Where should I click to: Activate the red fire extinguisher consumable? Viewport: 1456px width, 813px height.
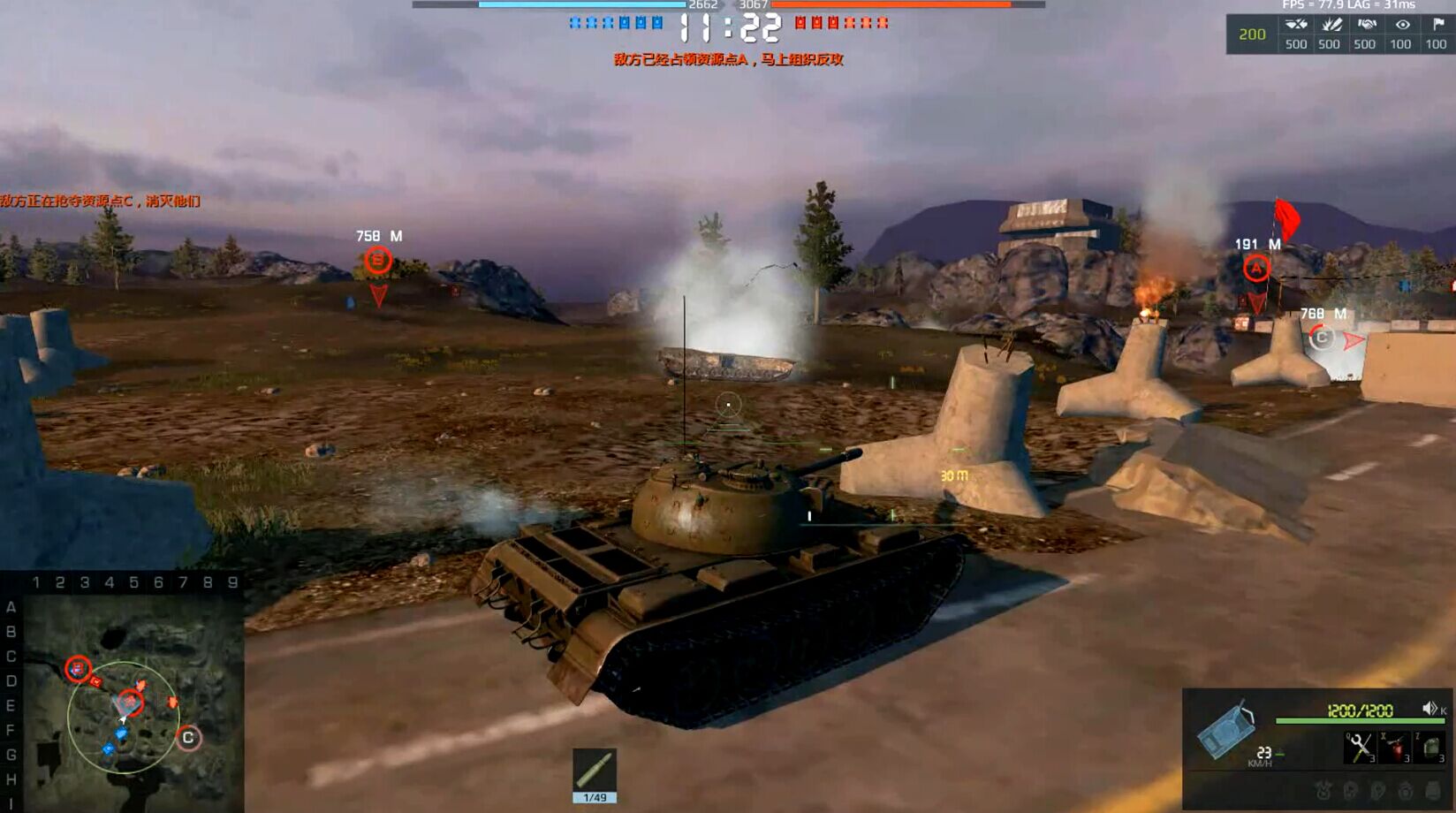(x=1396, y=748)
